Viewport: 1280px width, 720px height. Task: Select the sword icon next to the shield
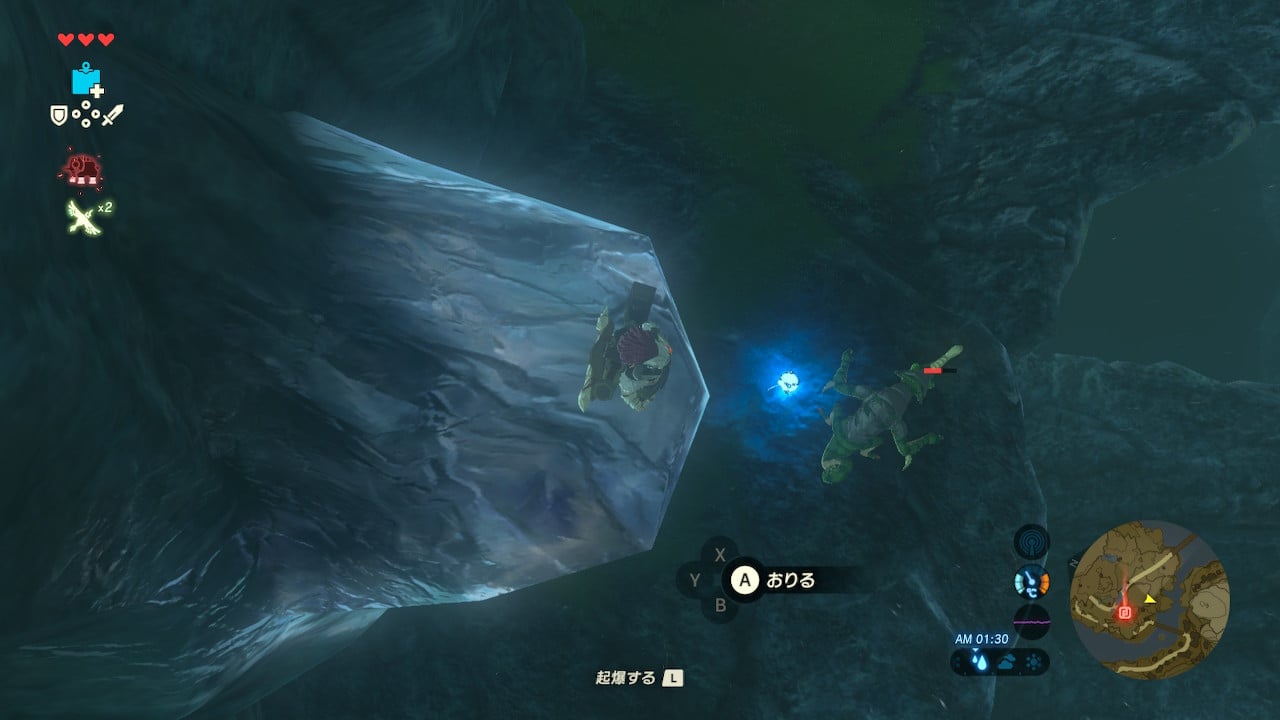tap(115, 116)
